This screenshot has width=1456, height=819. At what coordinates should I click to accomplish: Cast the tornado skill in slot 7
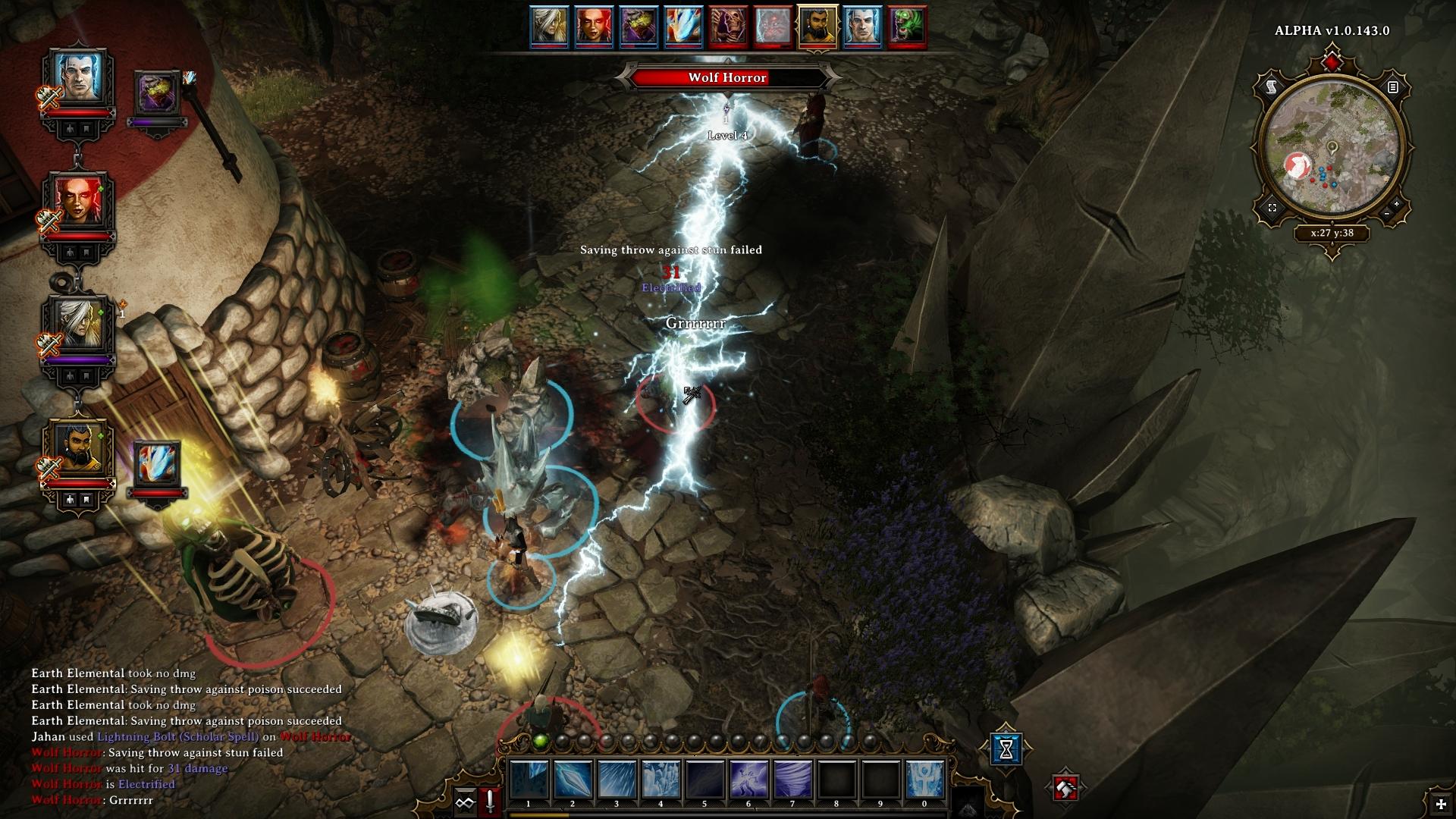792,780
